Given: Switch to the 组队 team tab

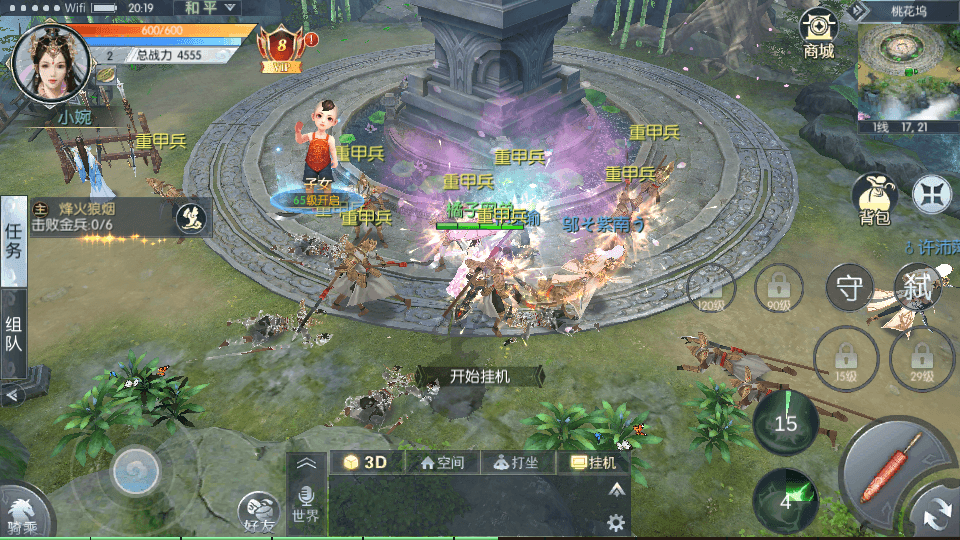Looking at the screenshot, I should (13, 335).
